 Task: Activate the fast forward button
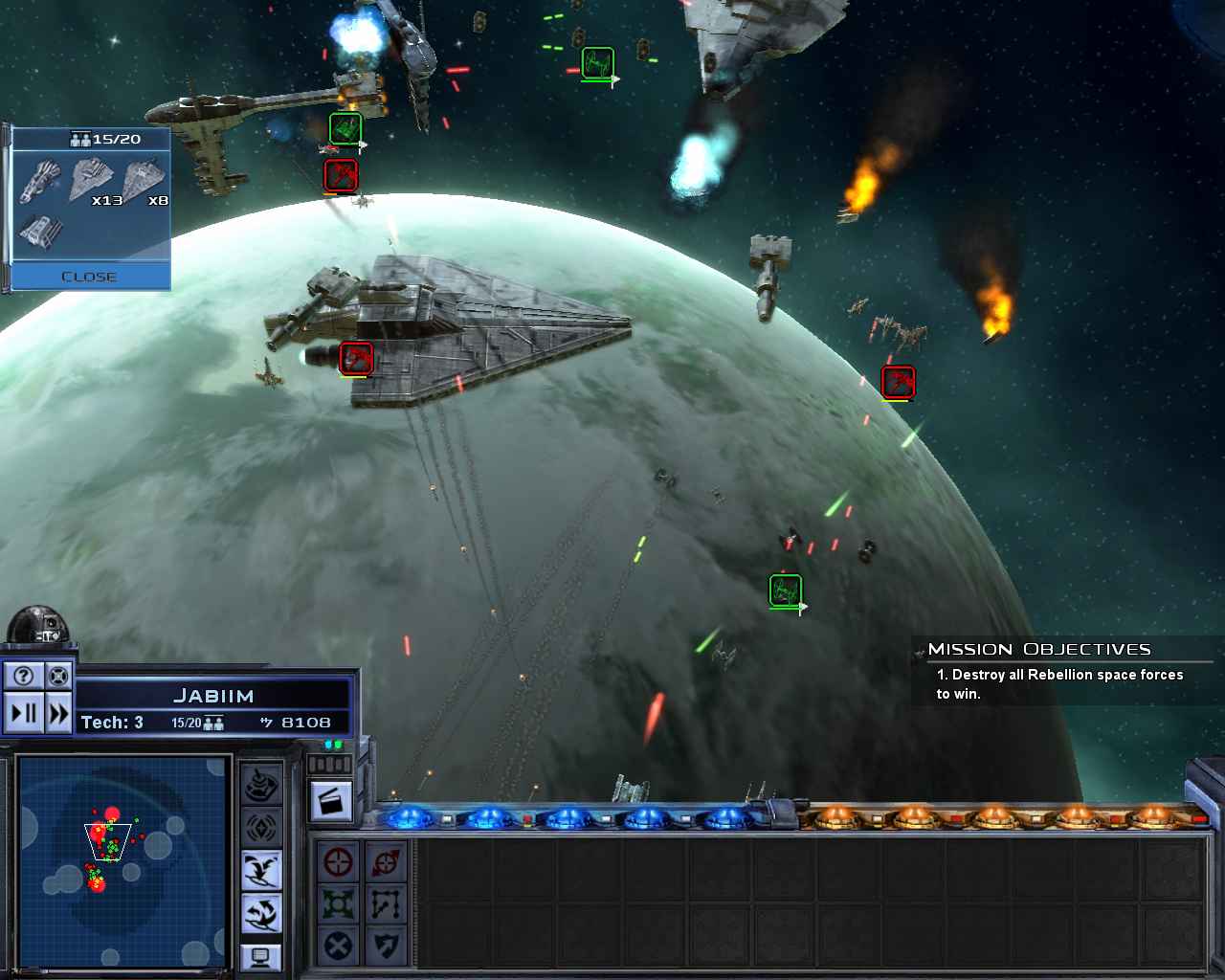point(58,713)
